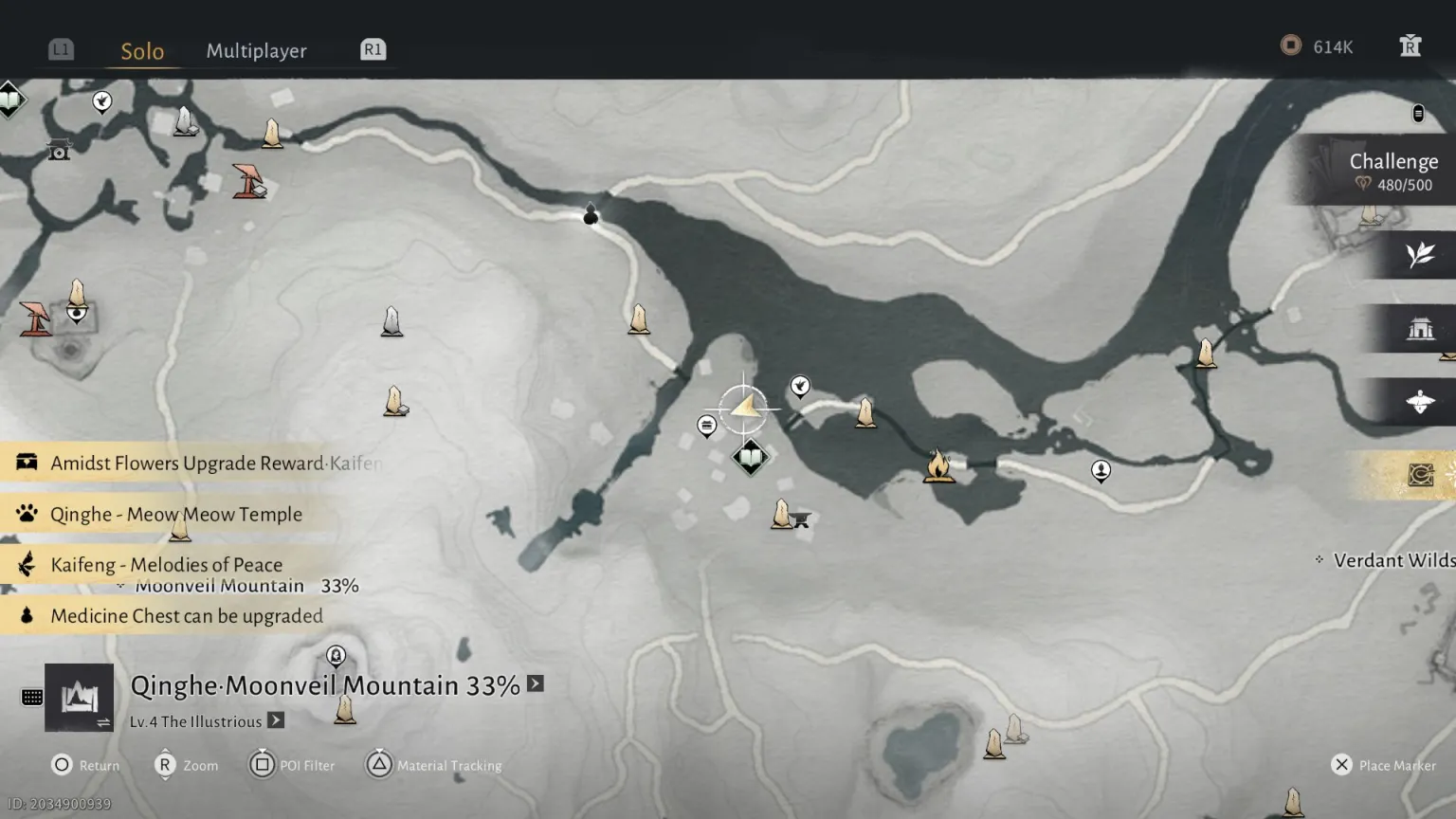This screenshot has height=819, width=1456.
Task: Open the region exploration crown icon
Action: coord(80,699)
